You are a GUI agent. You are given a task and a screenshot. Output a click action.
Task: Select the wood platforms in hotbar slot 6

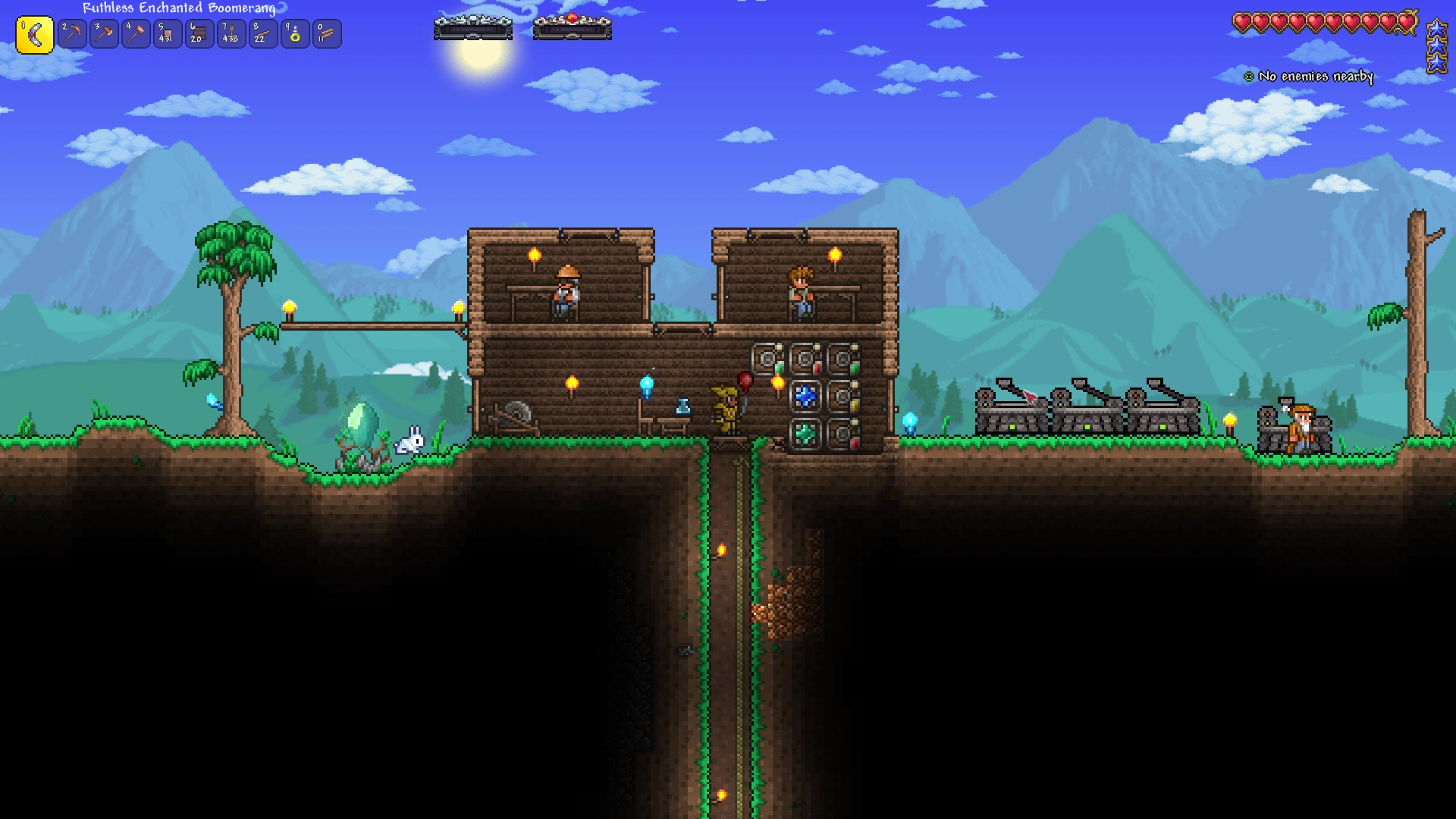(199, 33)
